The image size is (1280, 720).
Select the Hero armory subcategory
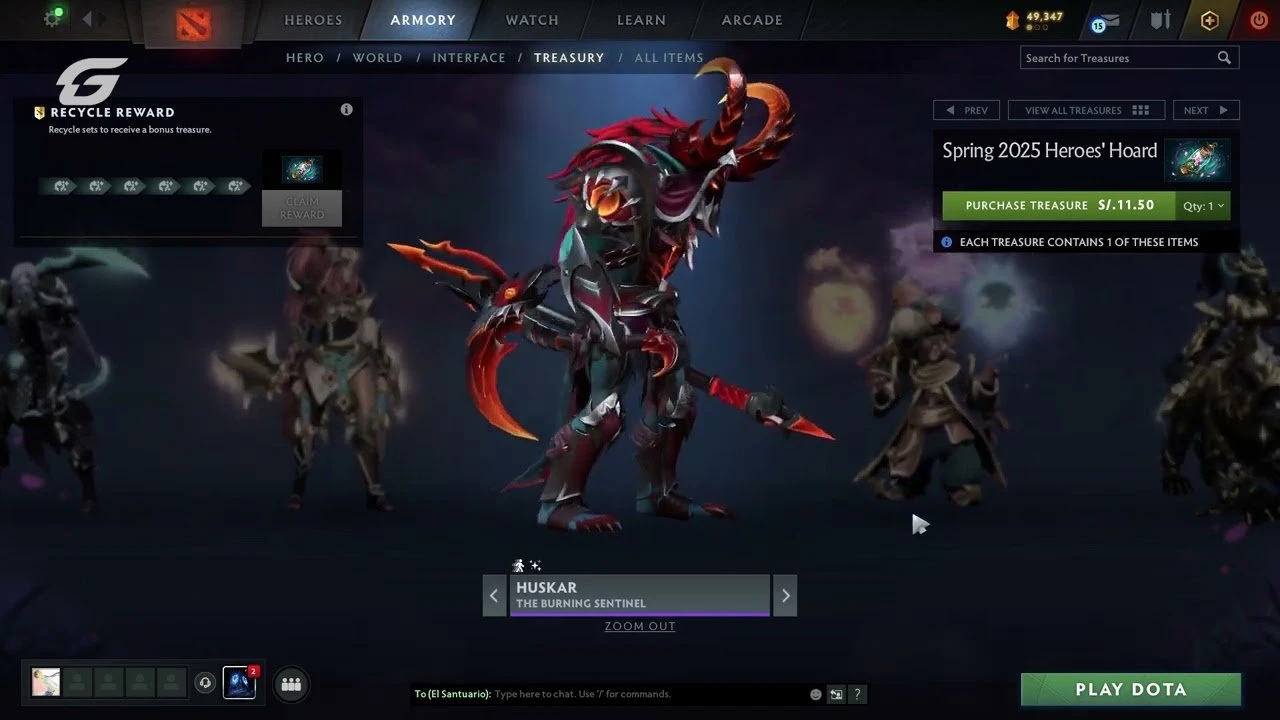coord(305,58)
